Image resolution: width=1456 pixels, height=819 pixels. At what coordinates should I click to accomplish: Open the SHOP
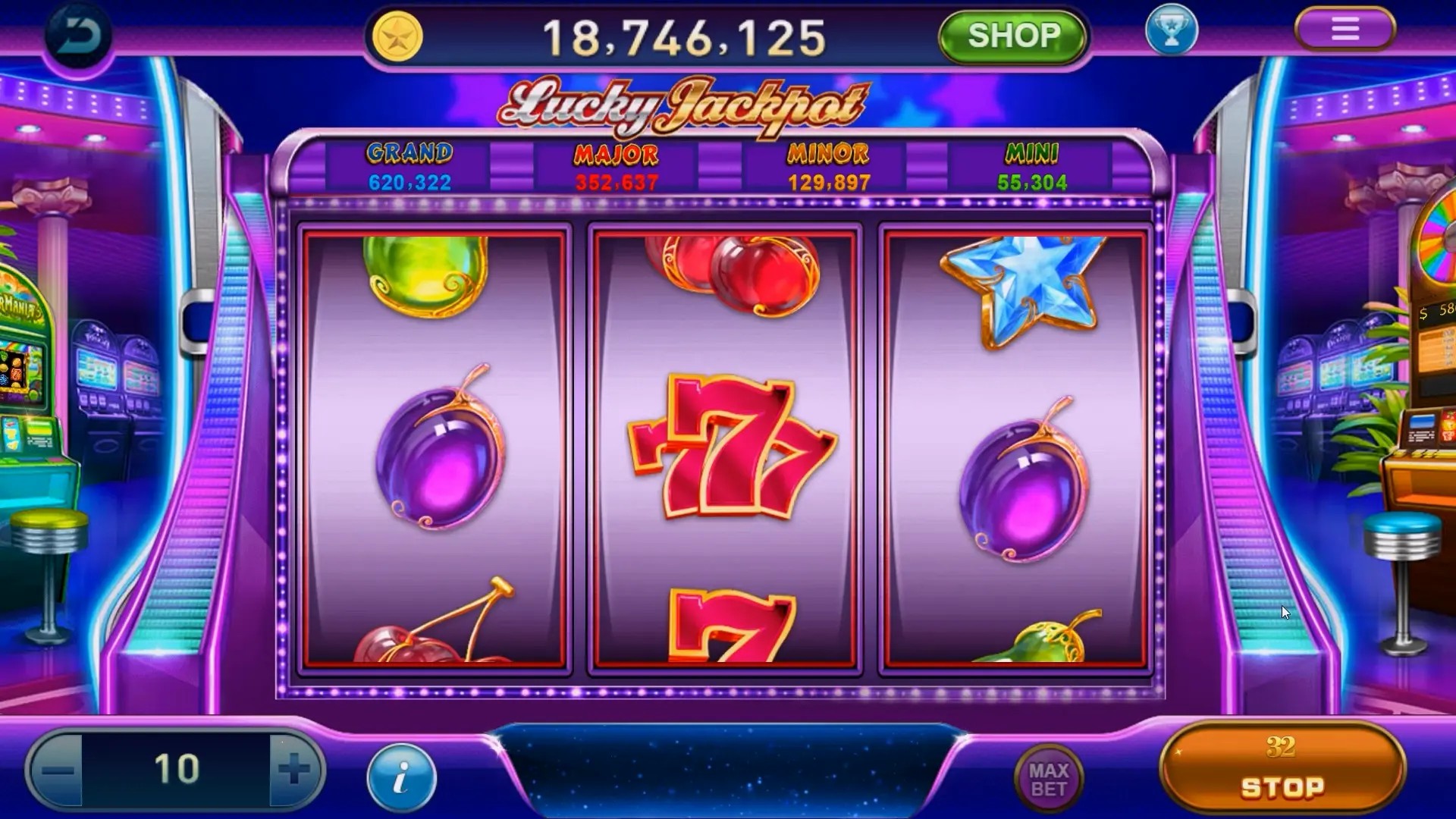click(x=1014, y=36)
